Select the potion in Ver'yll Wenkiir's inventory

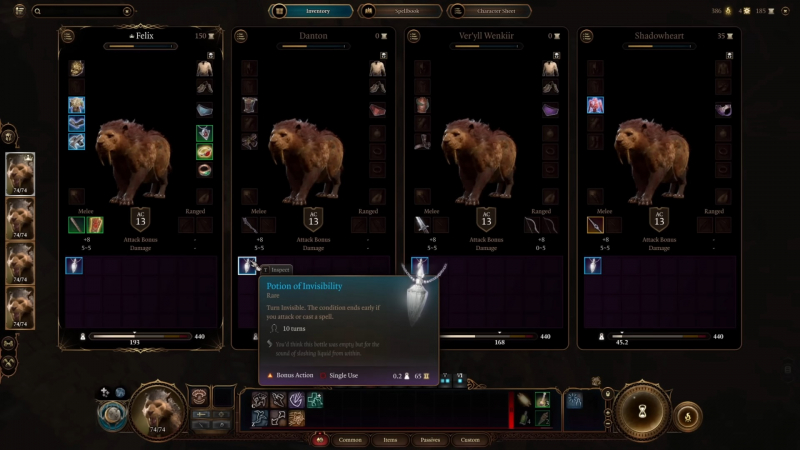coord(420,265)
